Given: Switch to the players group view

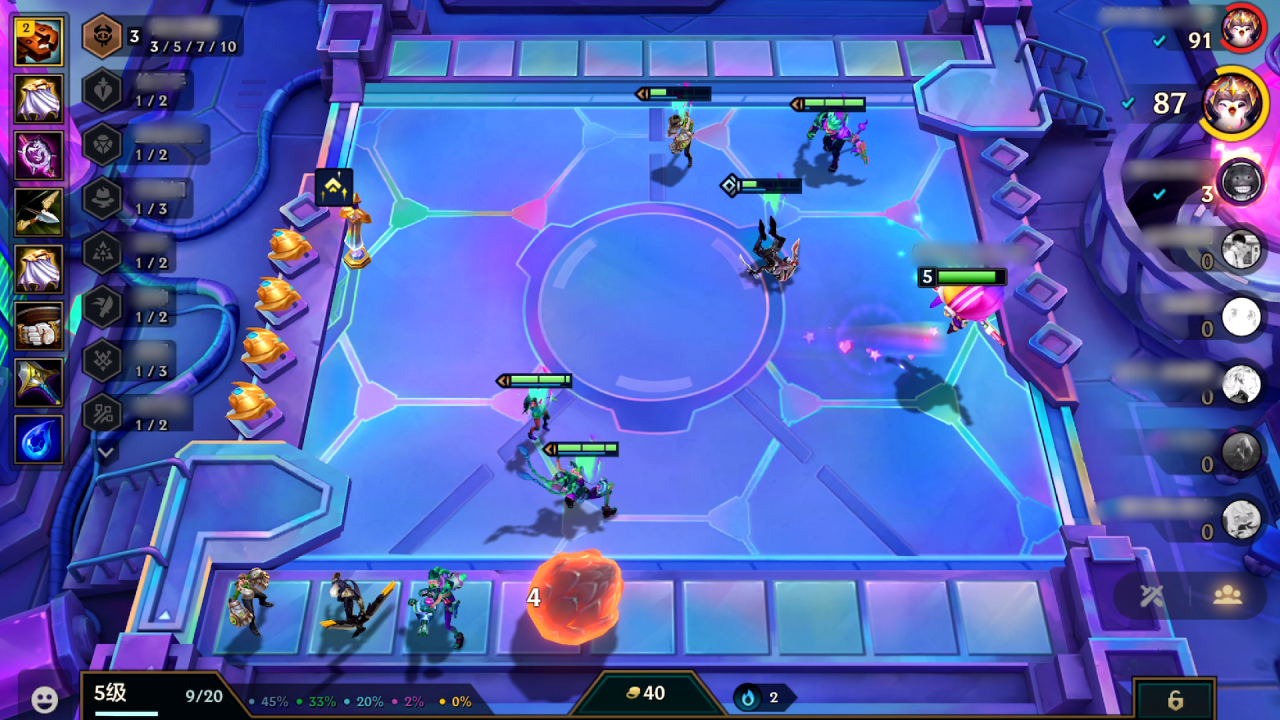Looking at the screenshot, I should point(1227,596).
